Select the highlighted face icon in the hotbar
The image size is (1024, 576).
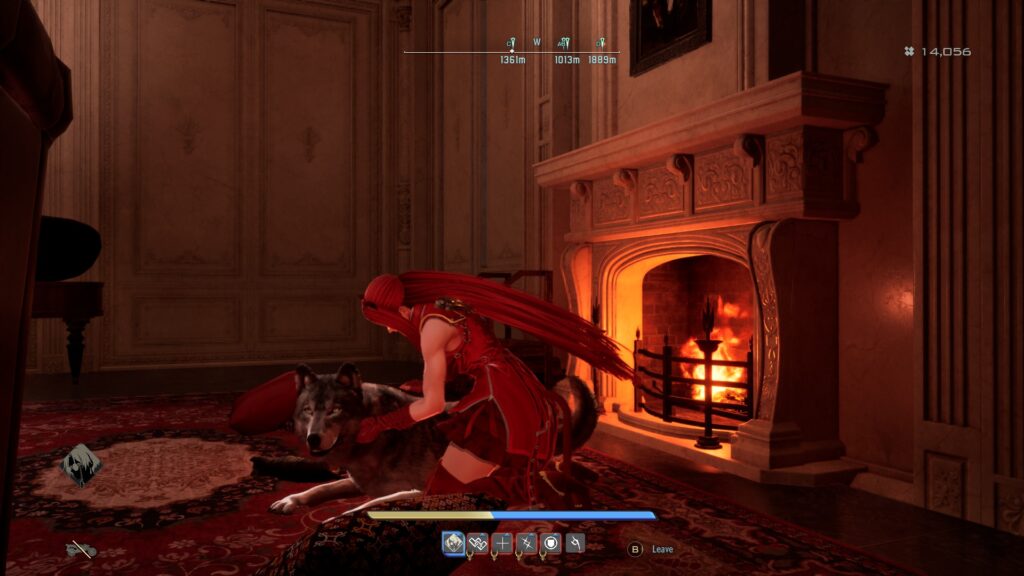coord(454,543)
